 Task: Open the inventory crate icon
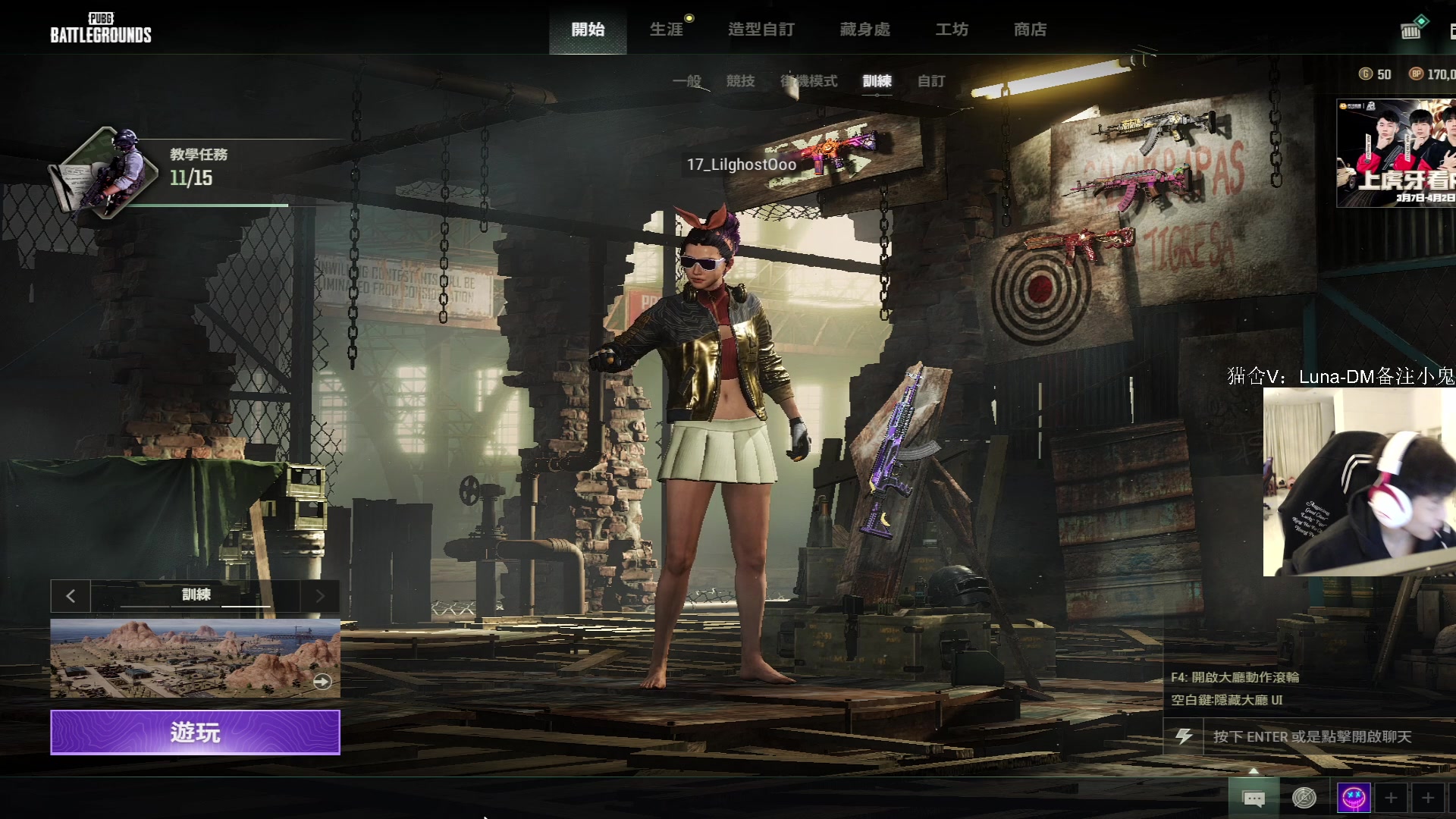click(1411, 30)
